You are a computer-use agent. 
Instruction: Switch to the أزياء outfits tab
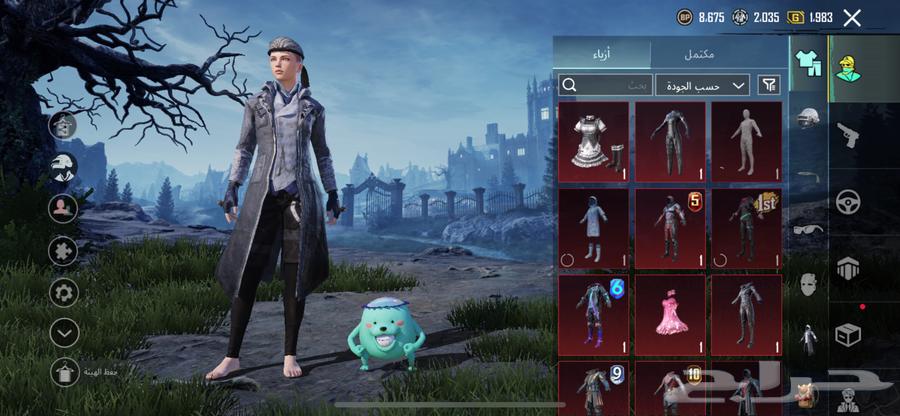(x=602, y=53)
